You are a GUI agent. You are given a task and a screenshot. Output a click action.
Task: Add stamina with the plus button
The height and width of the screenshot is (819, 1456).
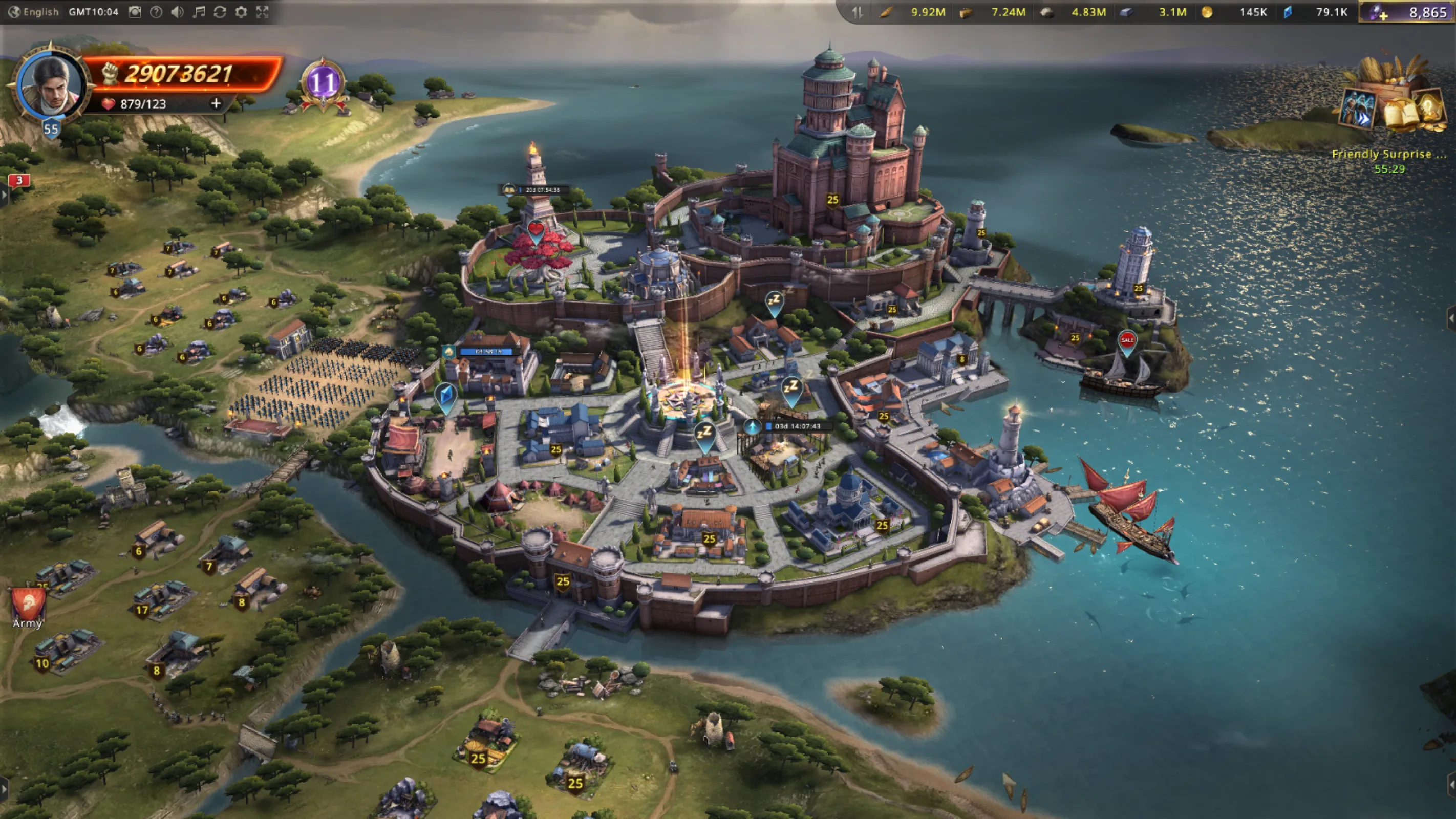pyautogui.click(x=216, y=103)
